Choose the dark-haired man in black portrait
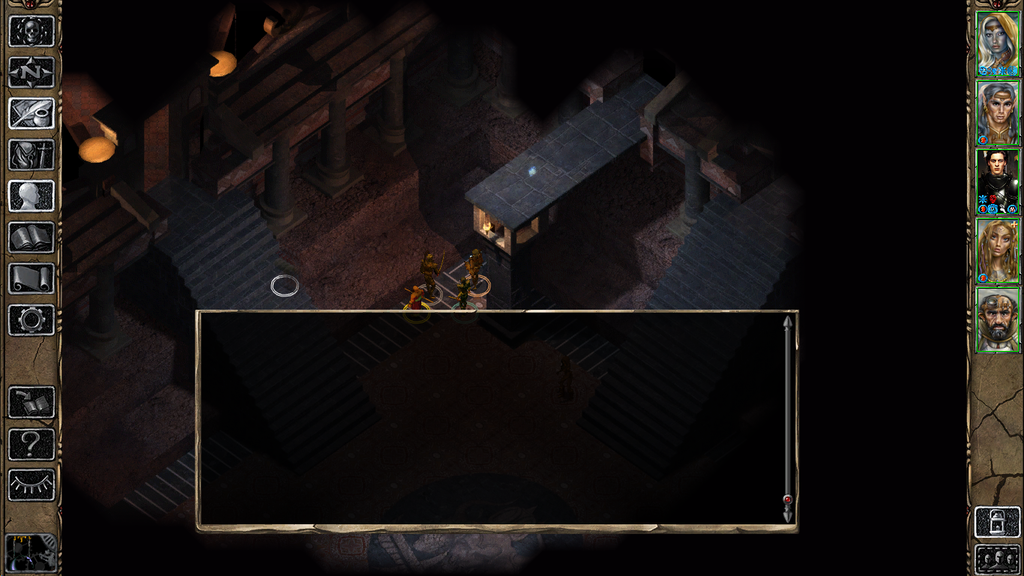1024x576 pixels. [x=997, y=181]
